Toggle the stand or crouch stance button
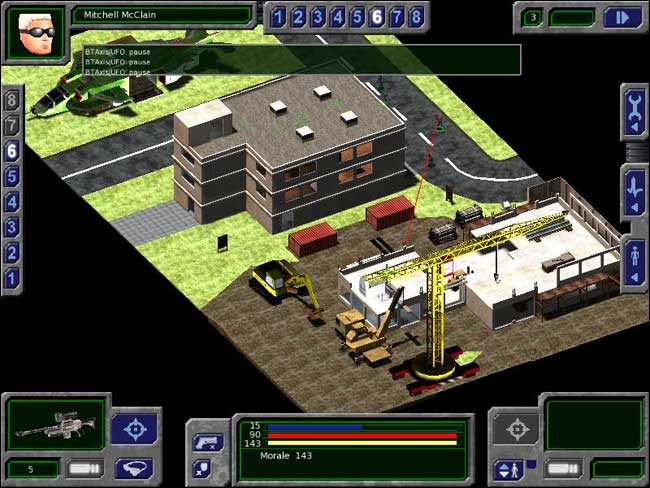 (507, 468)
